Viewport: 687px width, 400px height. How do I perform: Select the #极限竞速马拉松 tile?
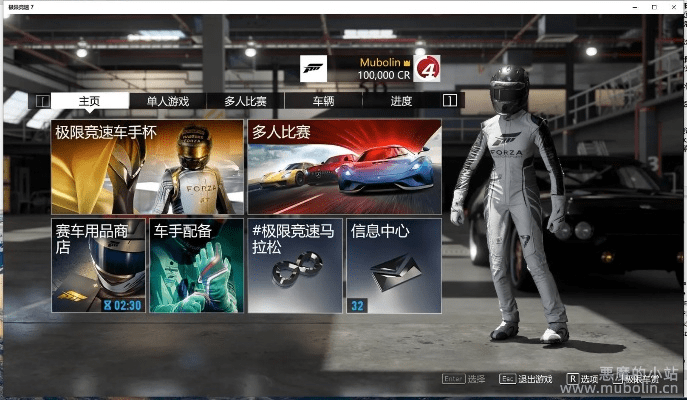click(x=295, y=265)
